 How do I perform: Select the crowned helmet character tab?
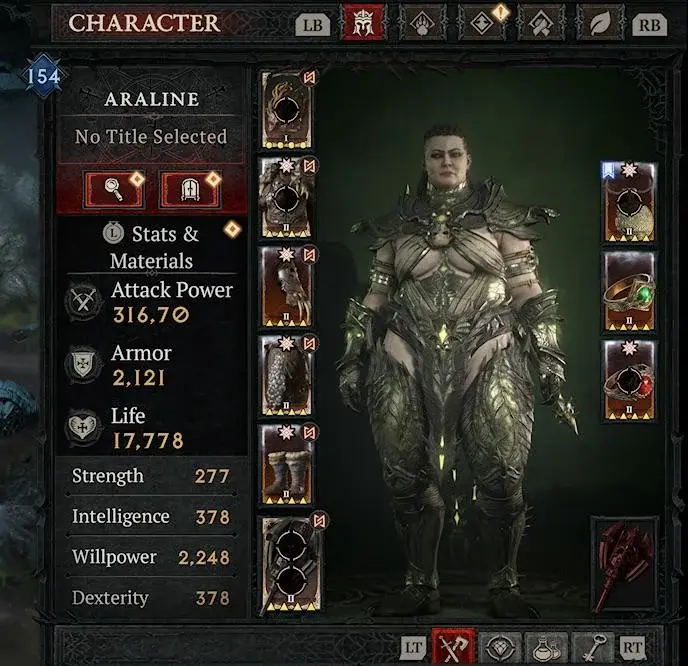pos(363,23)
